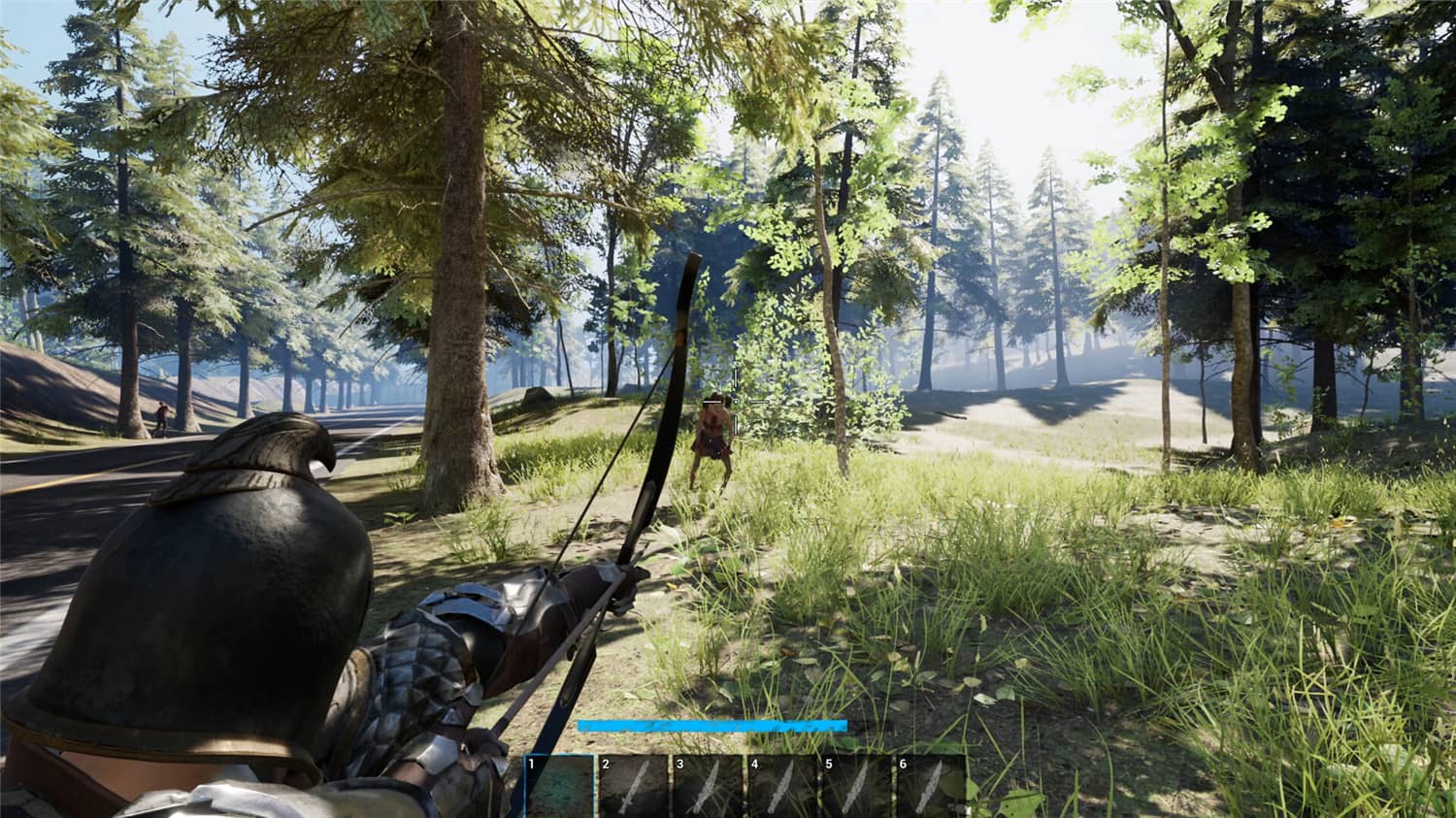Select the knife in hotbar slot 3
Screen dimensions: 1456x818
(x=706, y=788)
